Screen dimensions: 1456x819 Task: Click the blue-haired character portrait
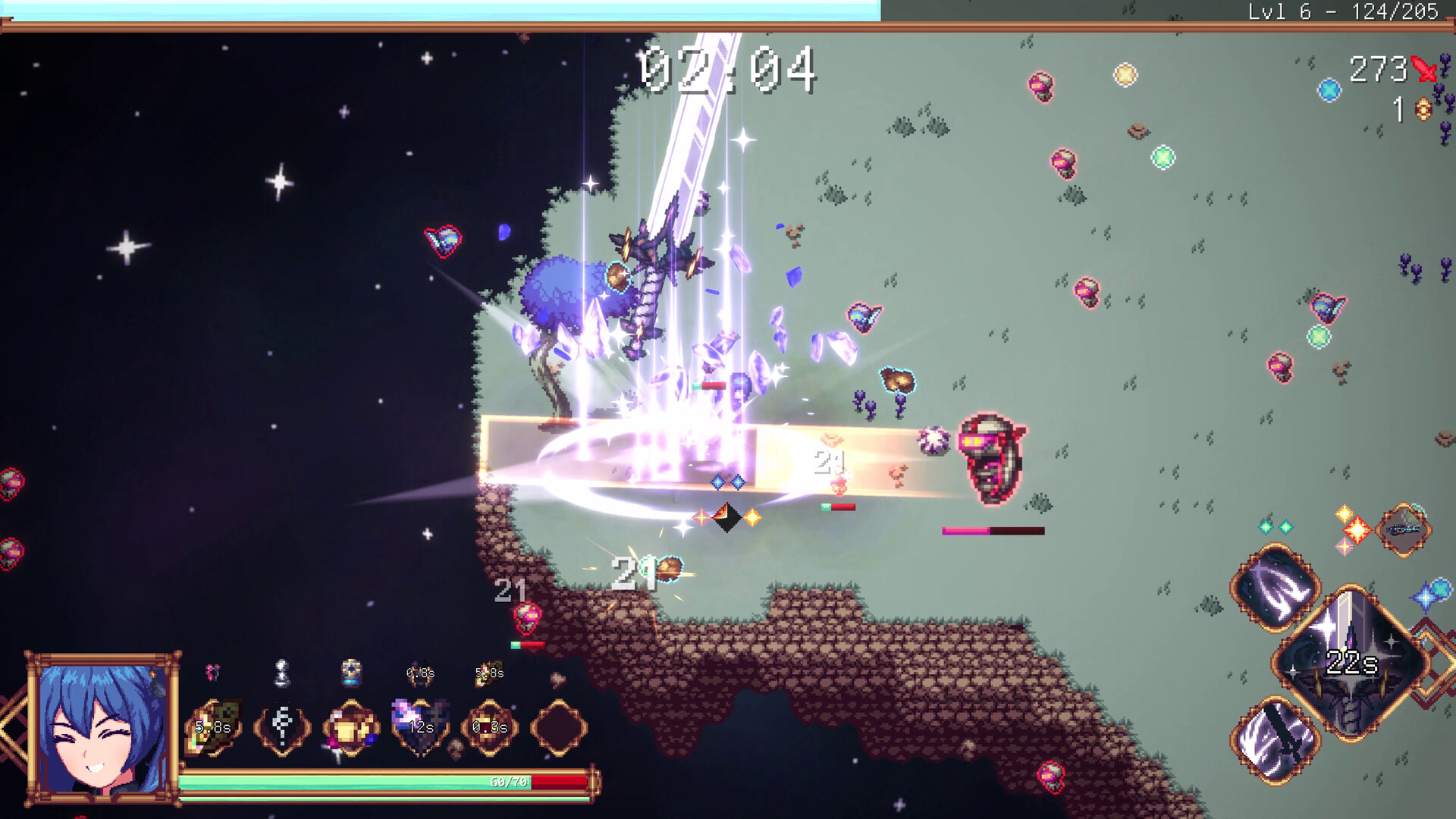tap(102, 728)
